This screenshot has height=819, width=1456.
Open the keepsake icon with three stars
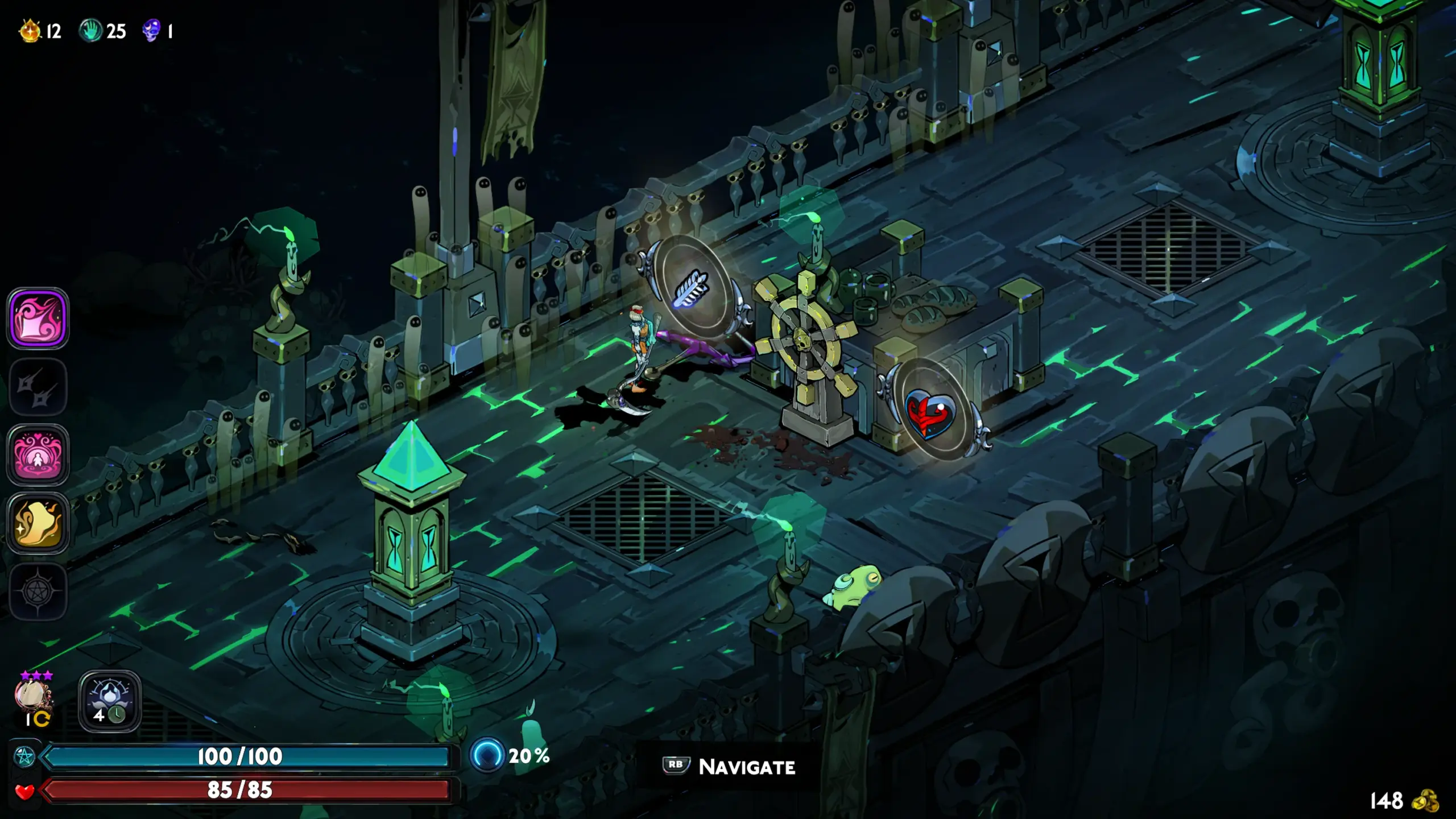(33, 696)
